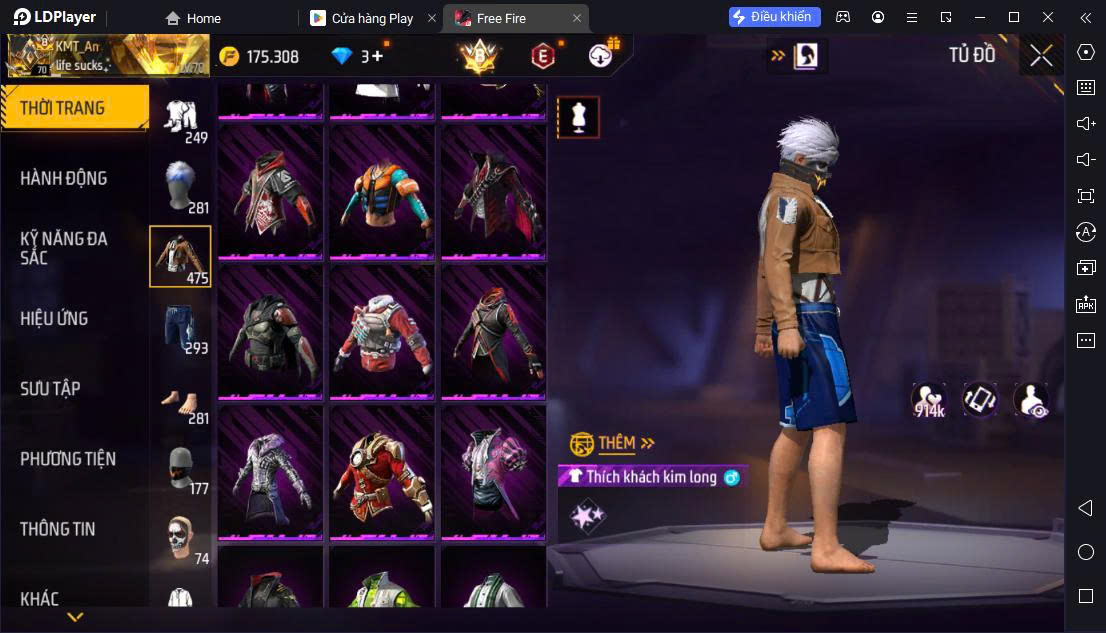1106x633 pixels.
Task: Open the Hiệu Ứng category
Action: click(x=54, y=318)
